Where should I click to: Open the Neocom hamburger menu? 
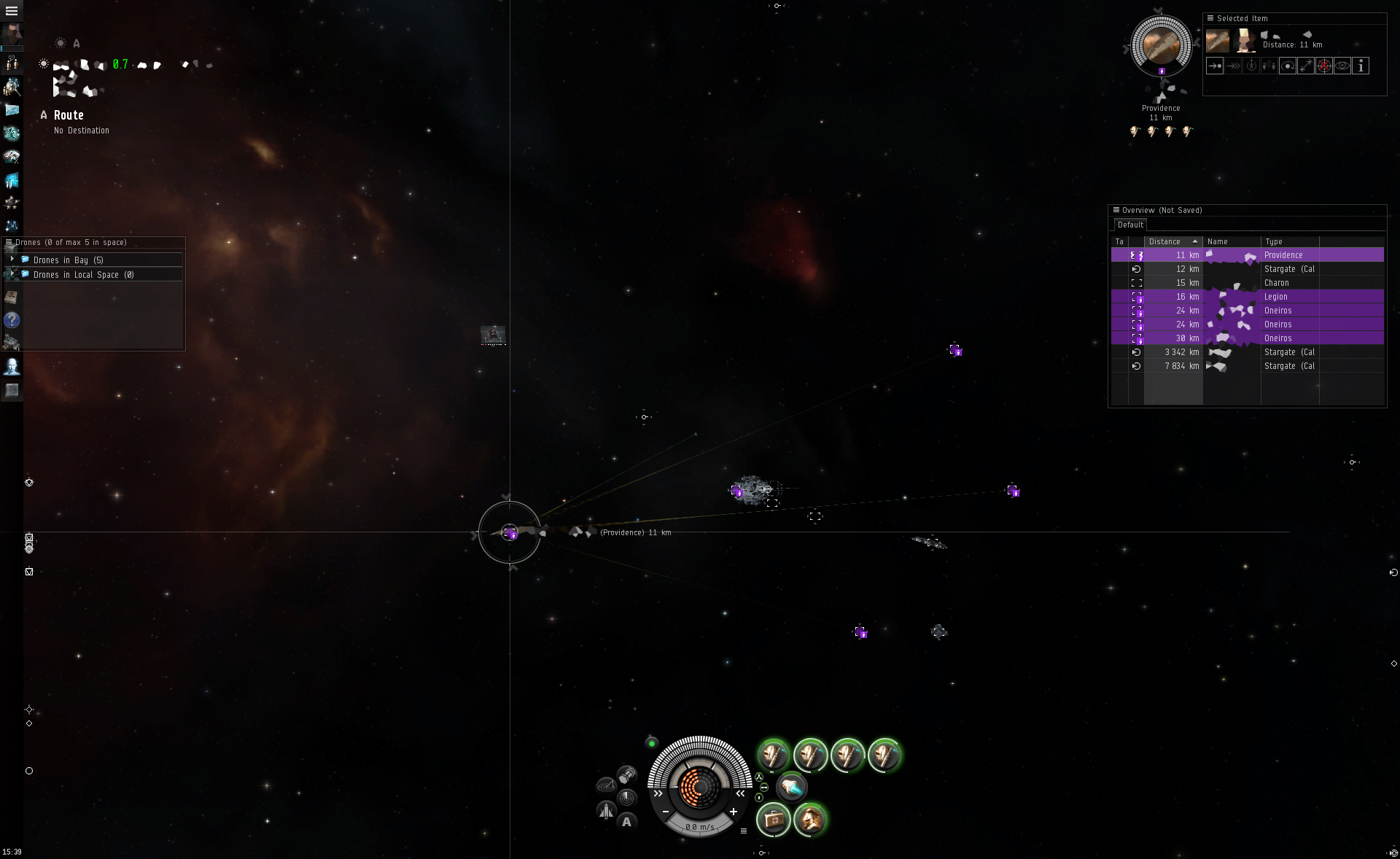point(12,11)
